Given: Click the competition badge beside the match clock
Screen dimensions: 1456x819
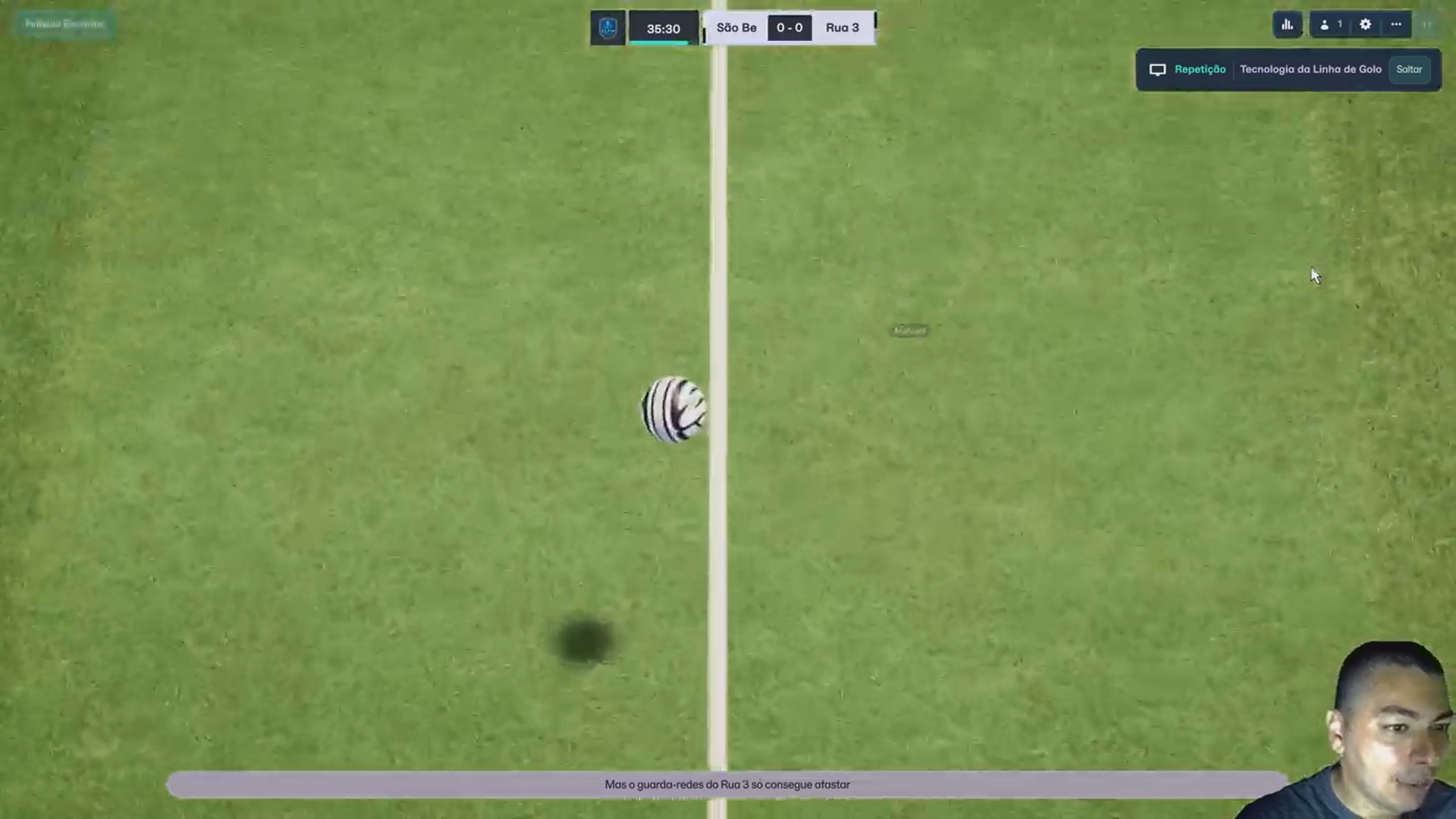Looking at the screenshot, I should (607, 28).
